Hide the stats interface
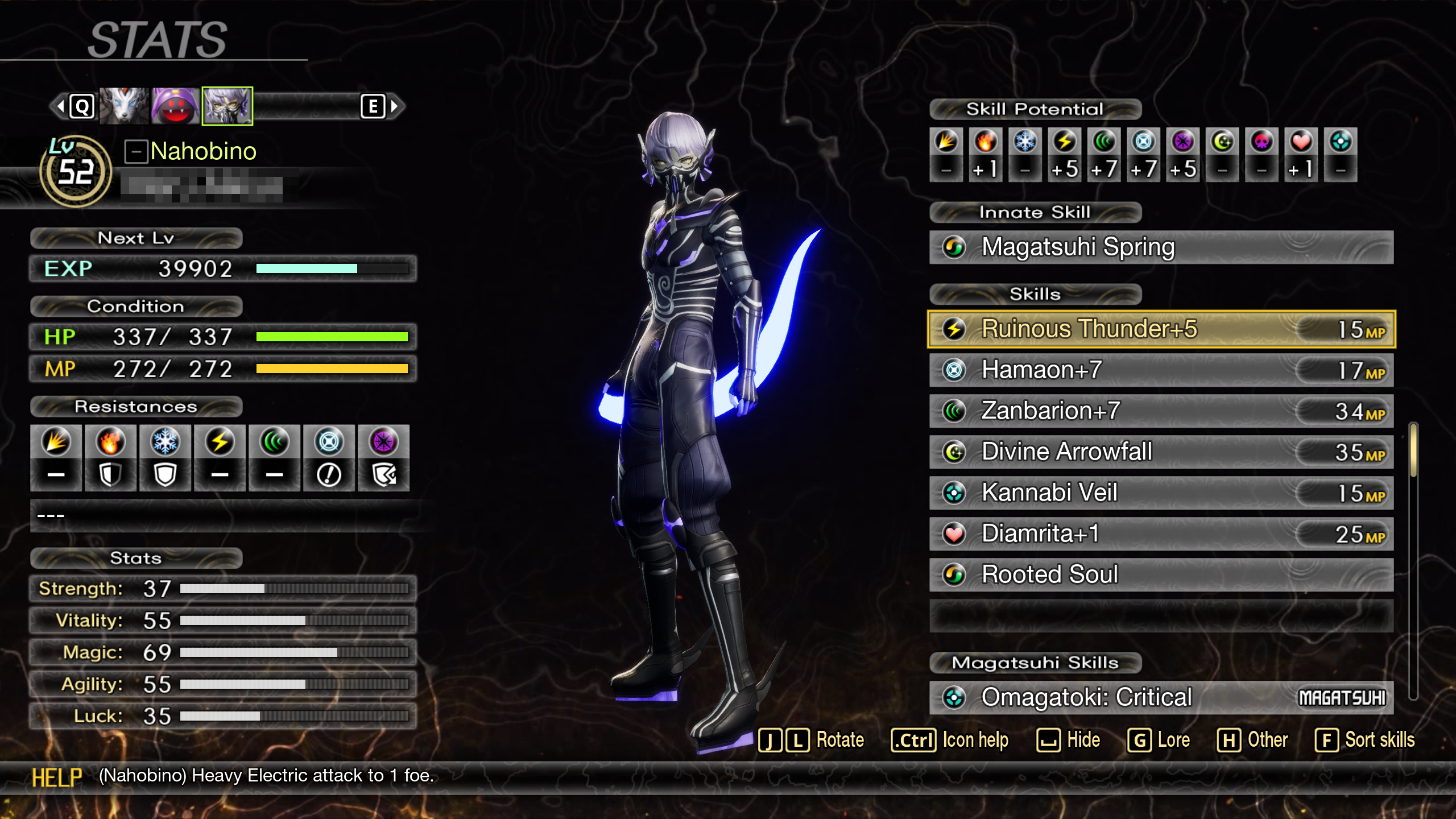The width and height of the screenshot is (1456, 819). [1068, 741]
